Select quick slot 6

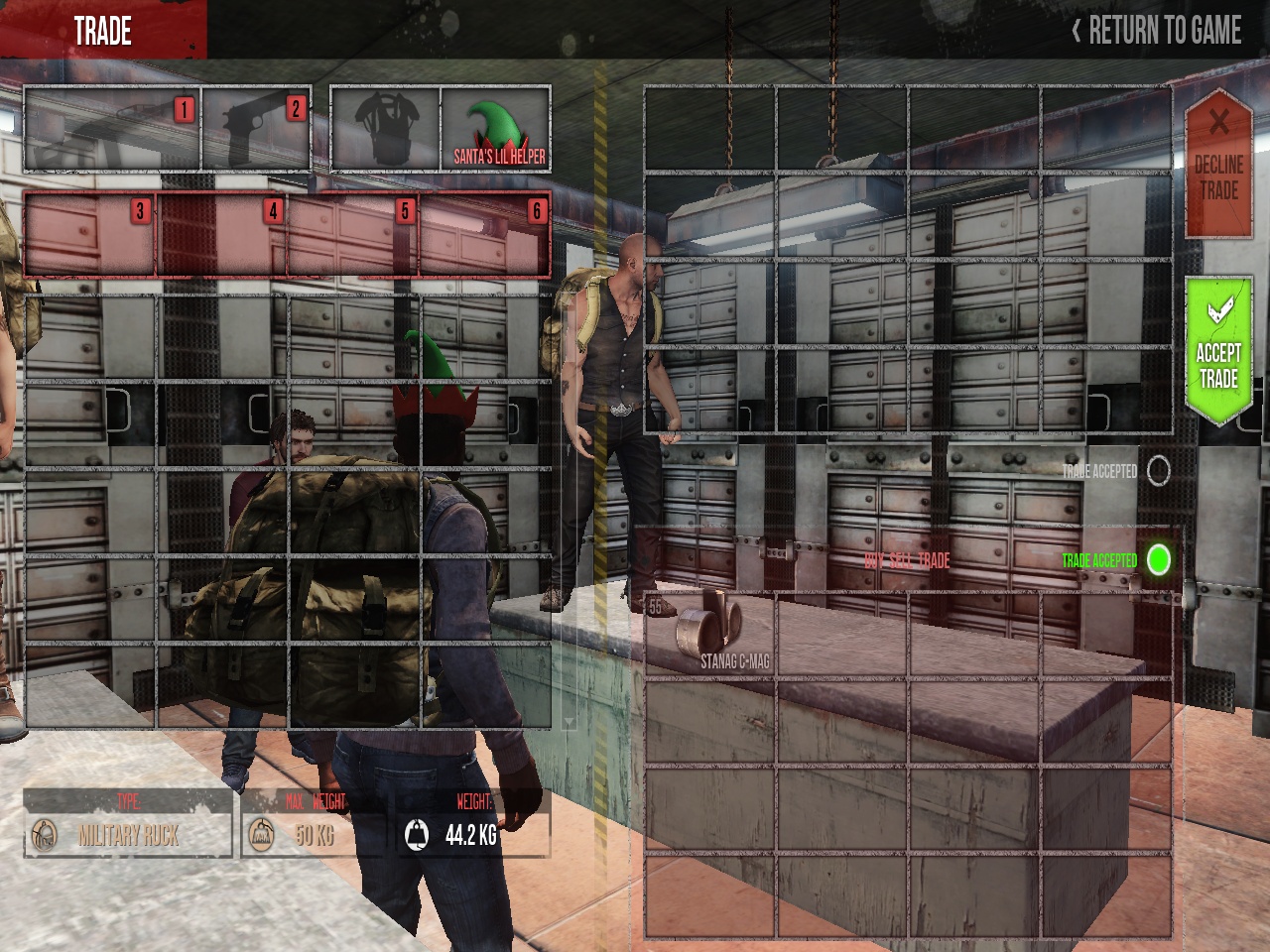[485, 234]
